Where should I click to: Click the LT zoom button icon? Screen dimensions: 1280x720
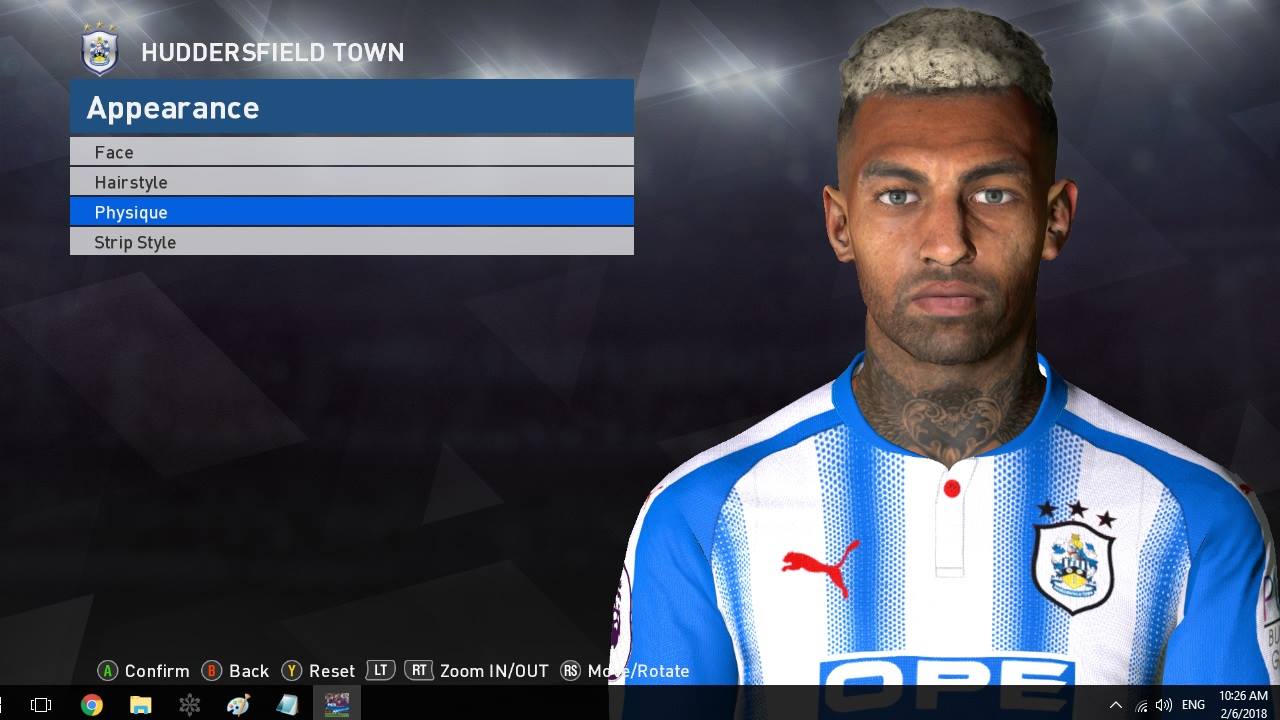pos(381,671)
